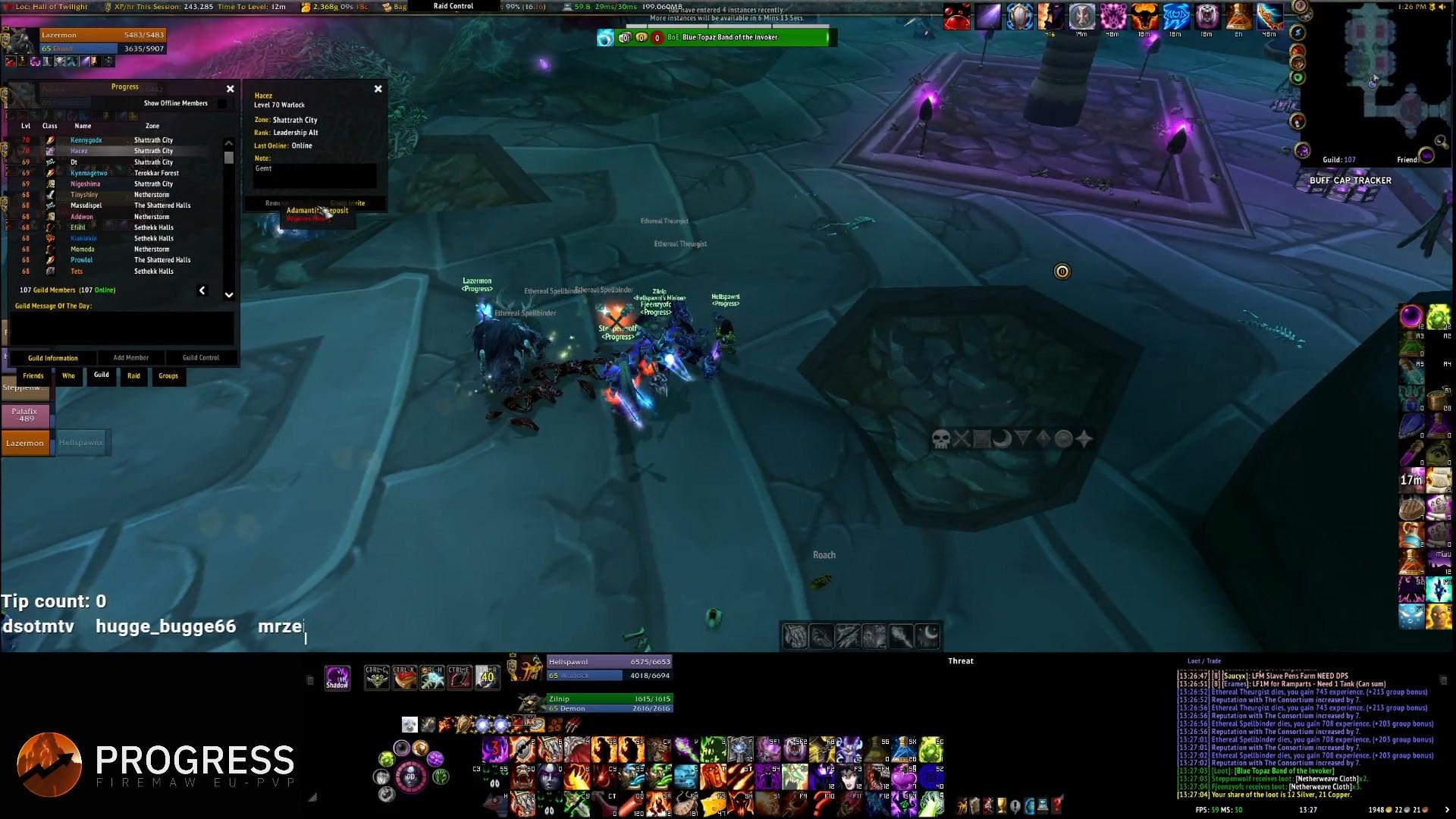Switch to the Raid tab
This screenshot has height=819, width=1456.
click(133, 376)
